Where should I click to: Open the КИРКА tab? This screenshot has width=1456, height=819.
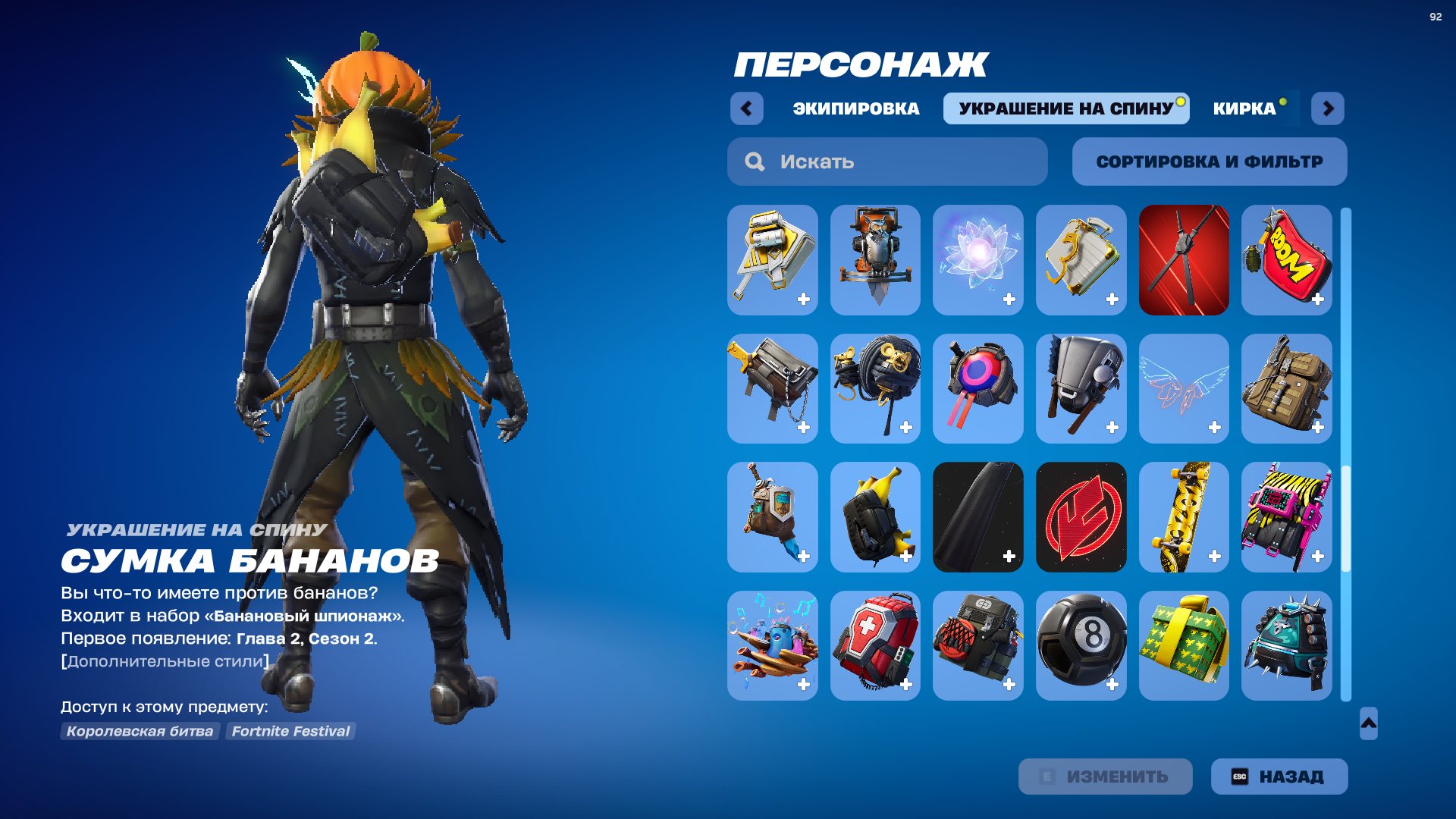click(1244, 108)
